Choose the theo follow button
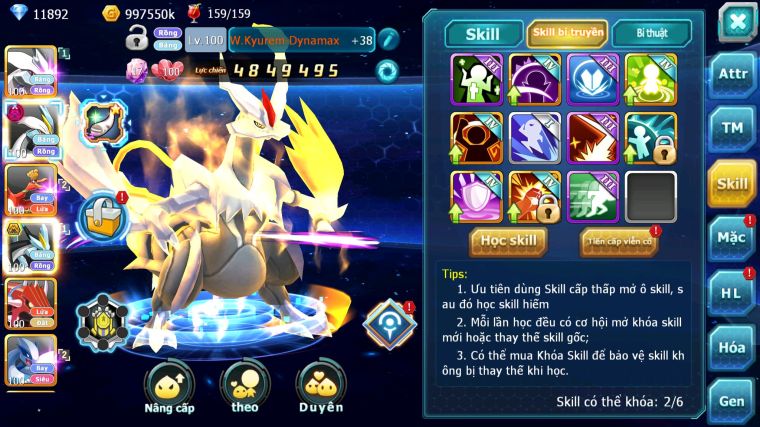The width and height of the screenshot is (760, 427). tap(244, 387)
